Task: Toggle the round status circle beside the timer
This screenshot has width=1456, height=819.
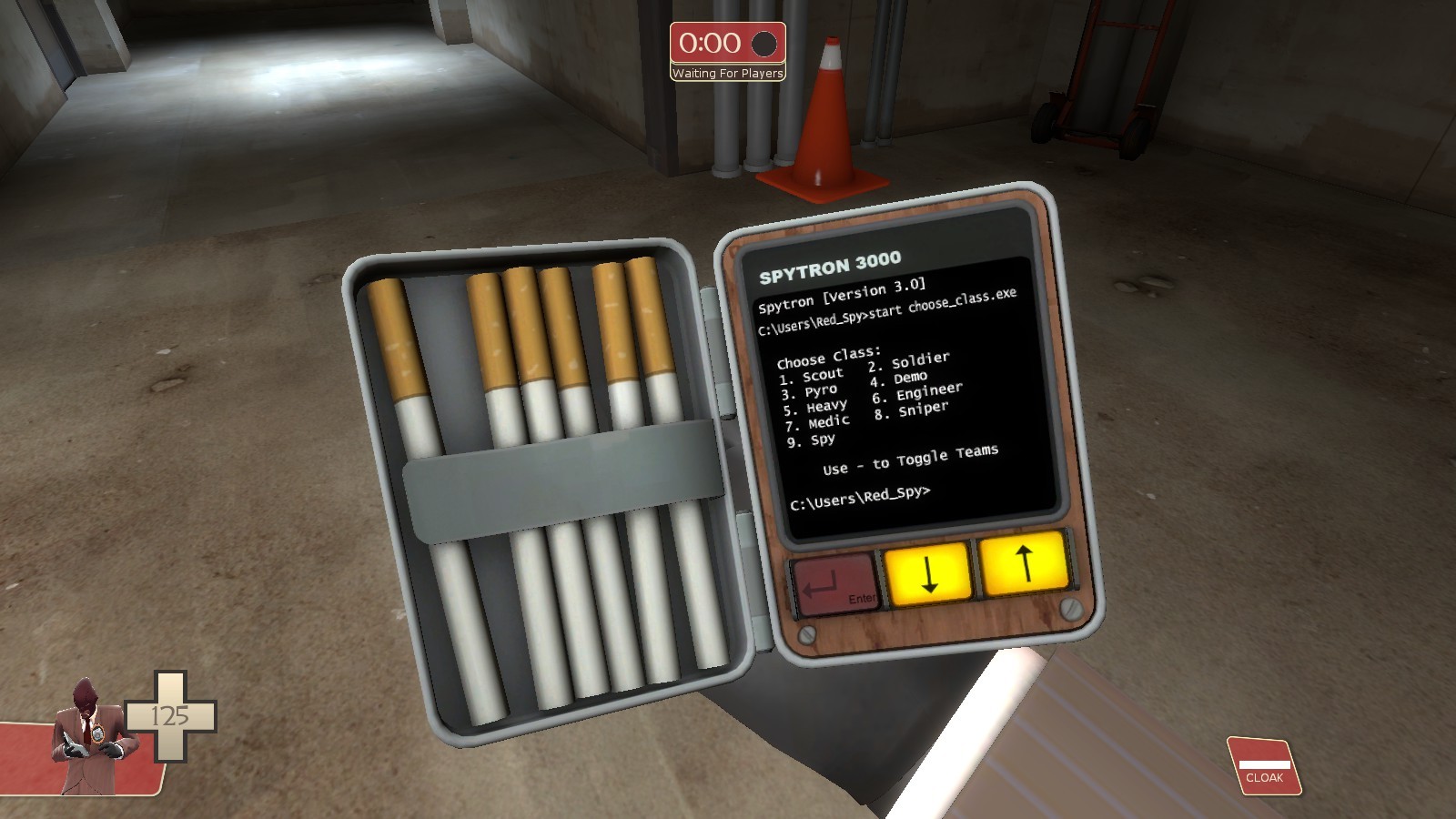Action: [763, 45]
